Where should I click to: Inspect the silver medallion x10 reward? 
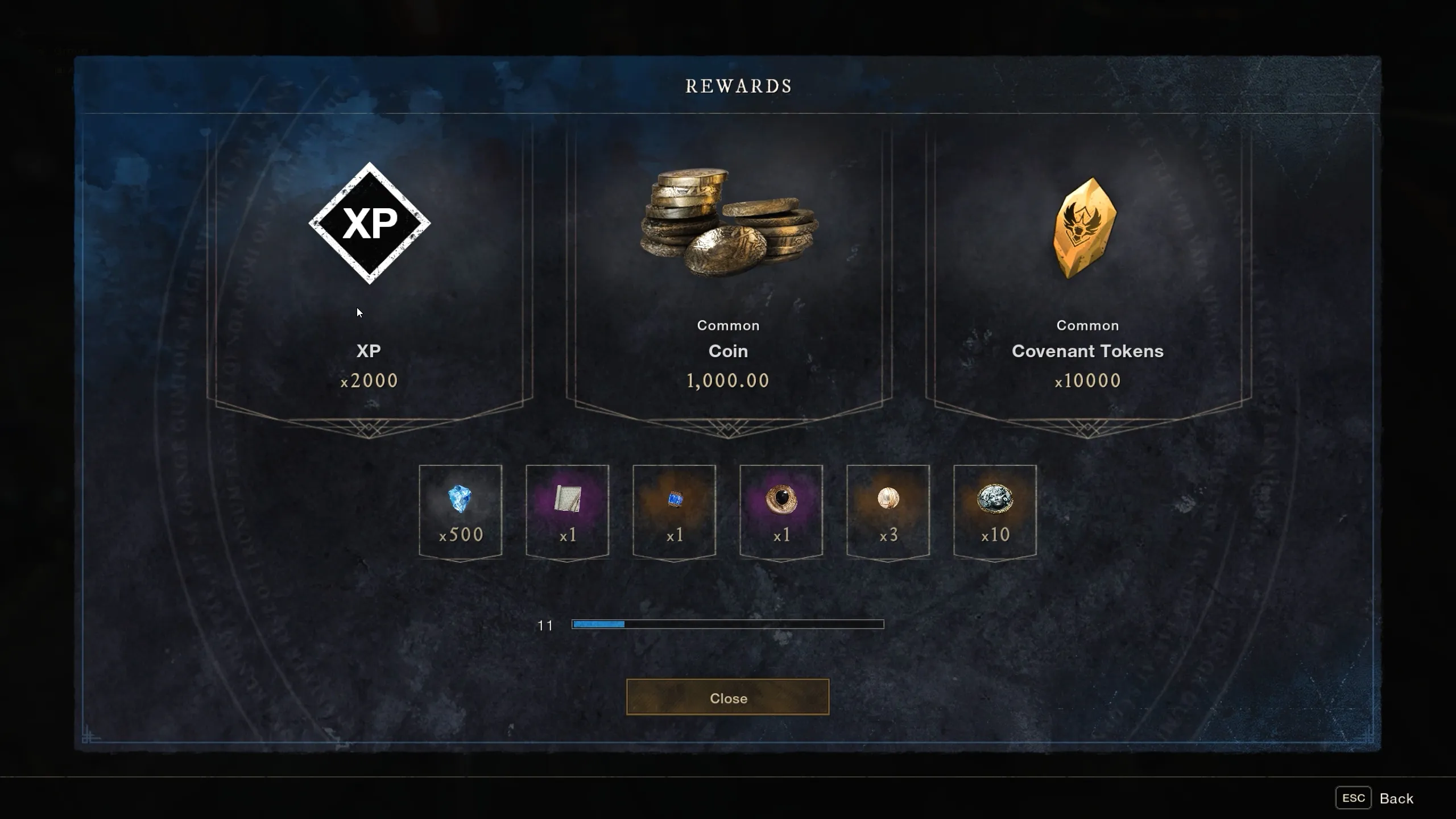(995, 511)
